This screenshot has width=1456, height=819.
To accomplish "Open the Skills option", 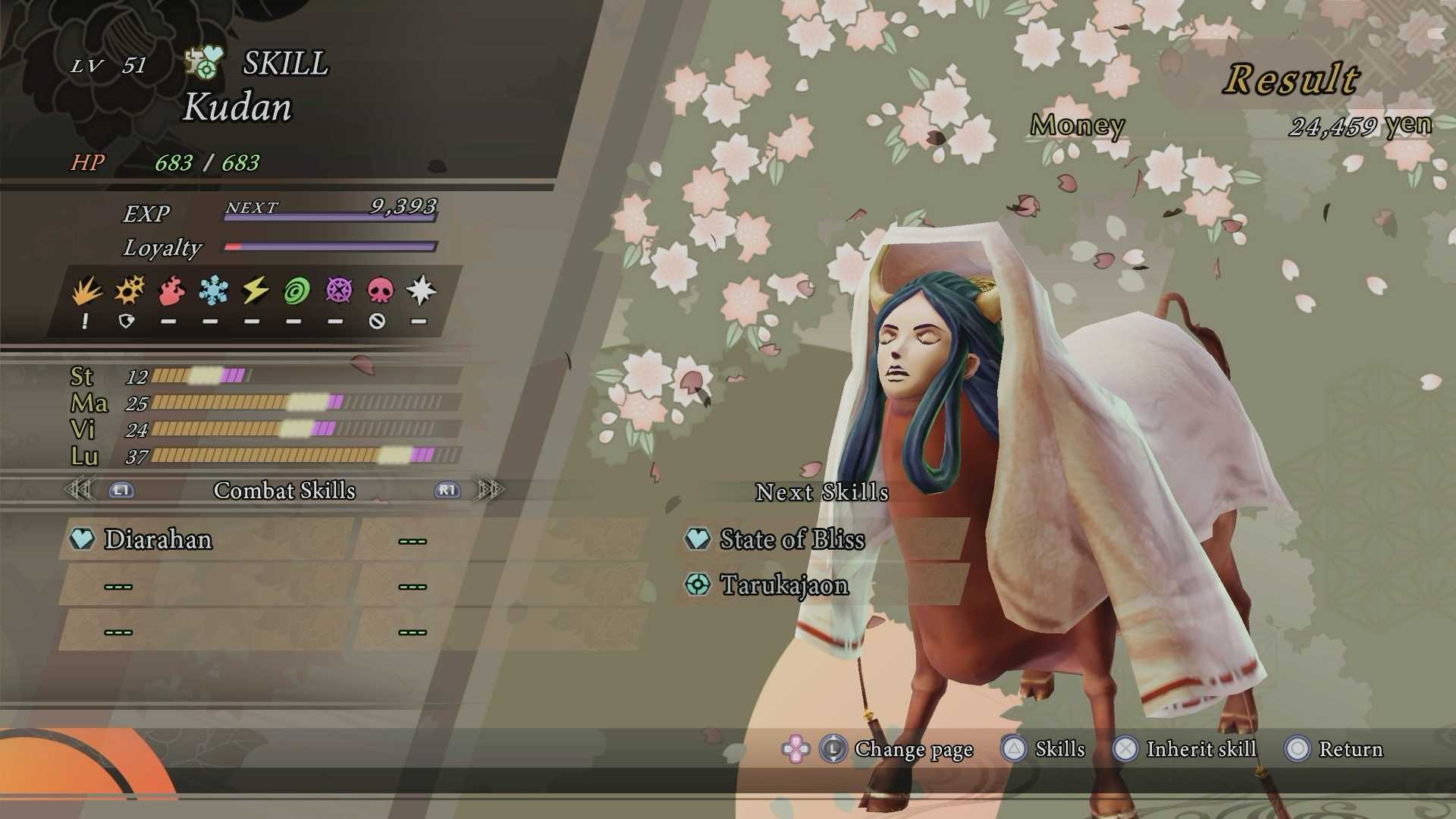I will (x=1059, y=749).
